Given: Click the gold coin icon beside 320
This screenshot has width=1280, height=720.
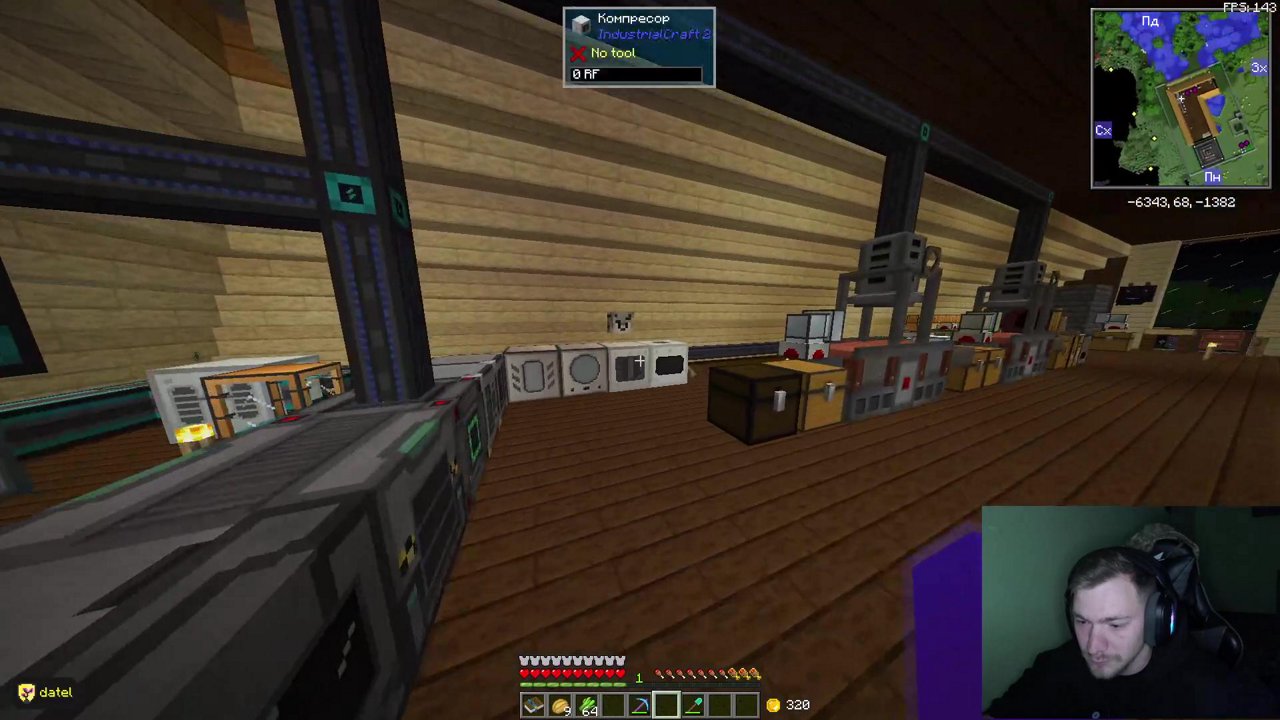Looking at the screenshot, I should click(x=773, y=705).
